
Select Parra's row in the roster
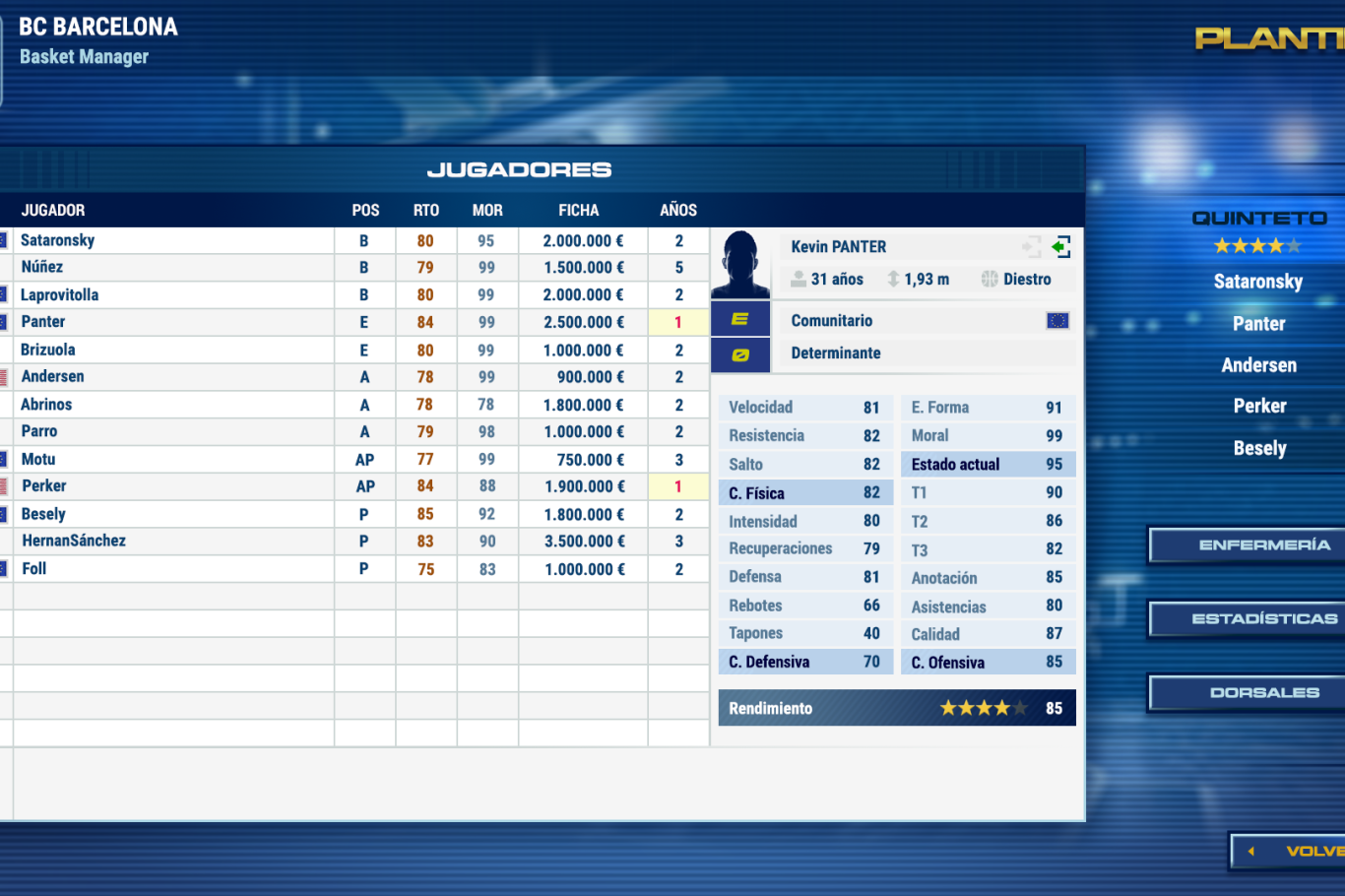point(39,431)
